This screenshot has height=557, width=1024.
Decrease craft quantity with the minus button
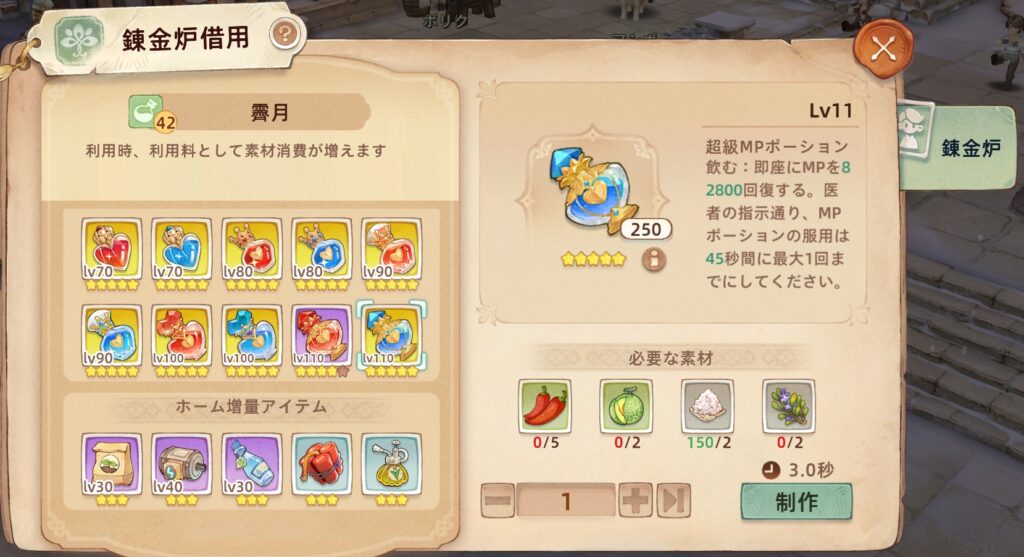click(x=498, y=500)
